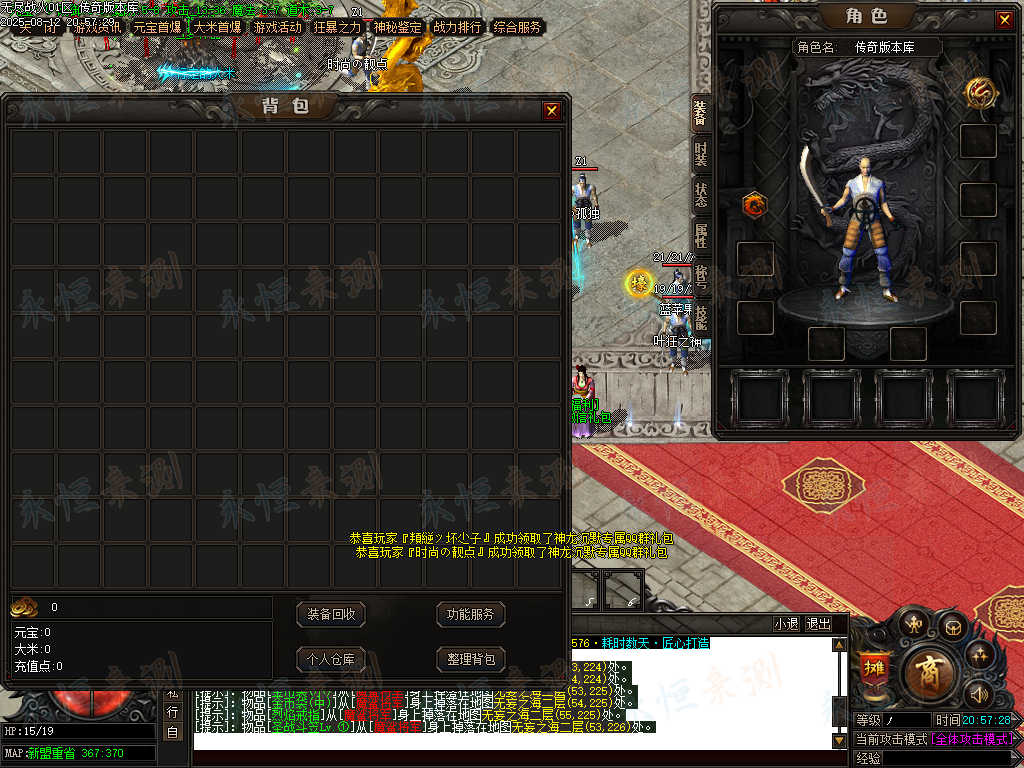Click the 功能服务 button
The height and width of the screenshot is (768, 1024).
point(470,614)
